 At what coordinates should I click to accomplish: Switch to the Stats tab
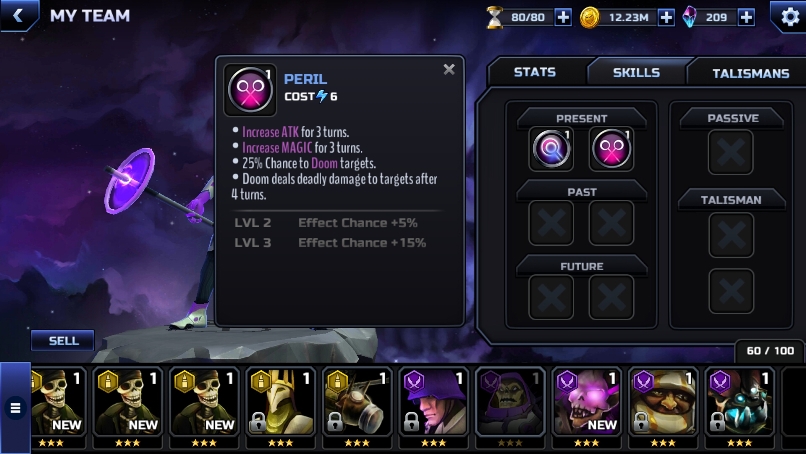pyautogui.click(x=535, y=72)
